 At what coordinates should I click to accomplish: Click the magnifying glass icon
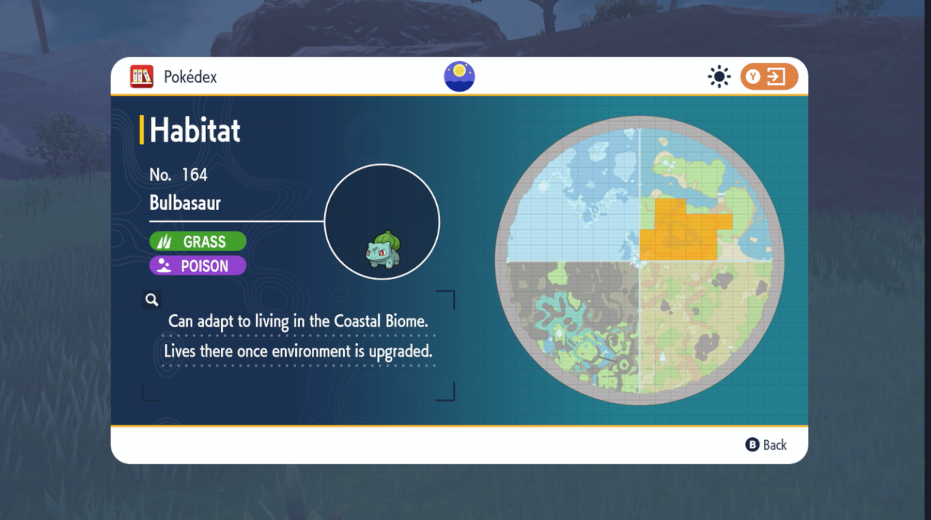(152, 299)
